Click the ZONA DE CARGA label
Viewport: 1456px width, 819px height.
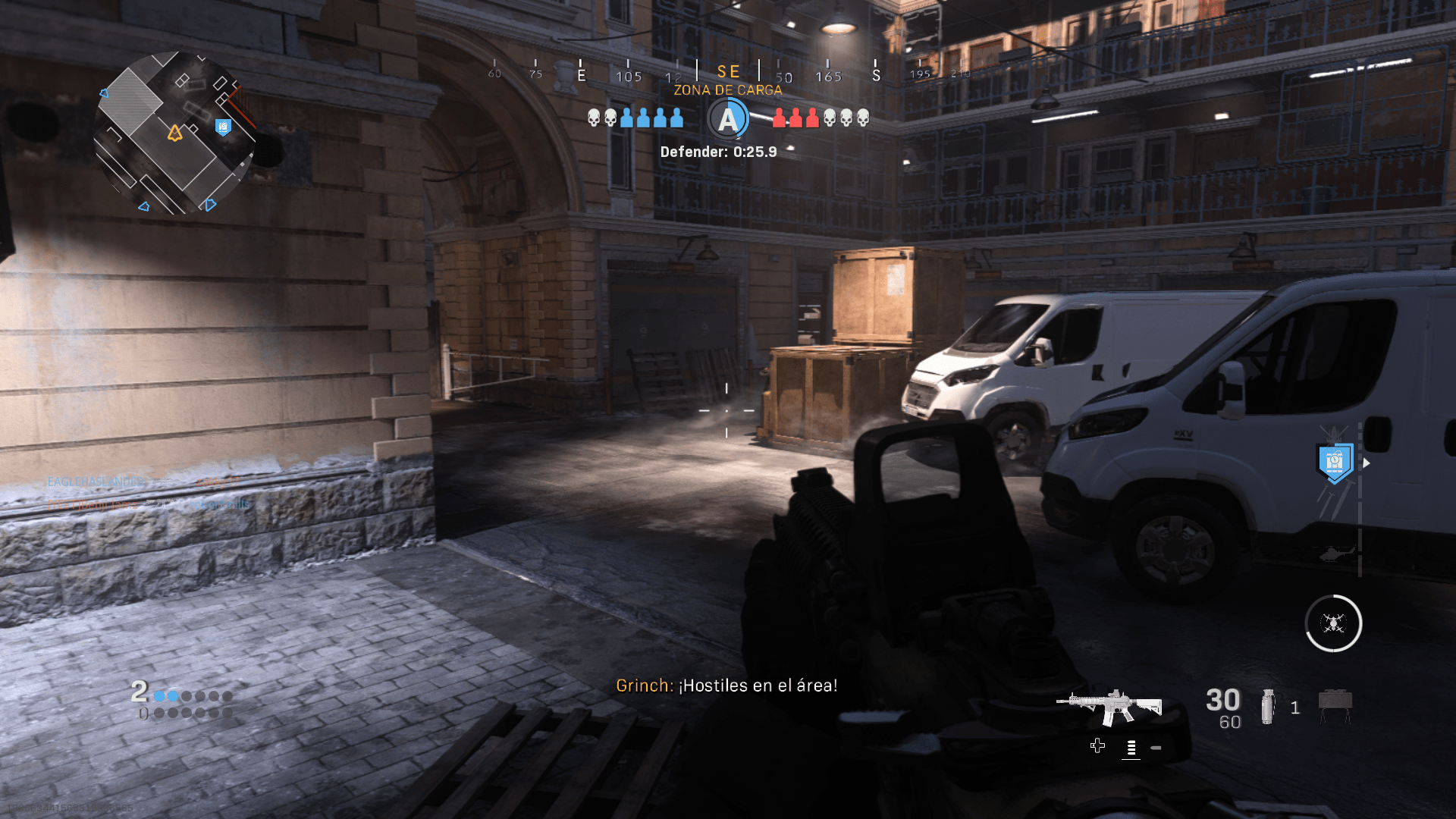(x=726, y=89)
